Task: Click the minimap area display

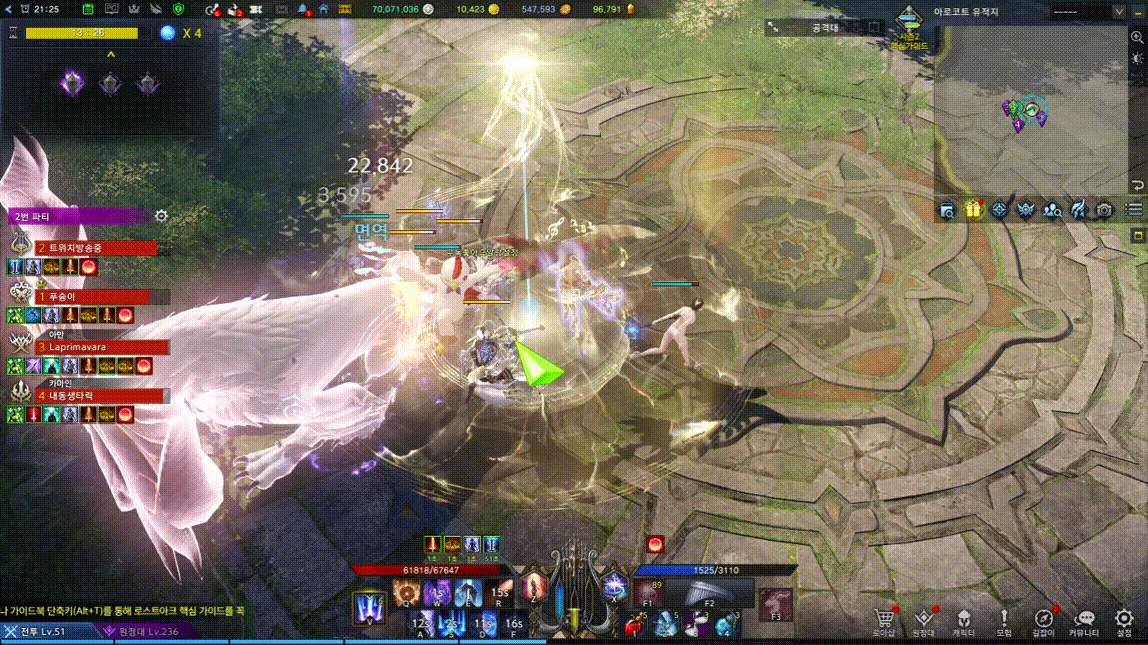Action: [1031, 110]
